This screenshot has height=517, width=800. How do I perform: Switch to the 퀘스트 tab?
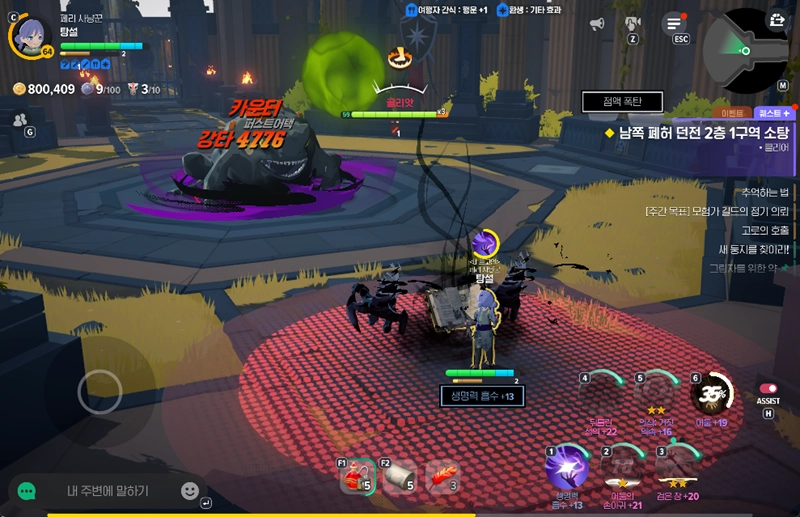[x=776, y=113]
